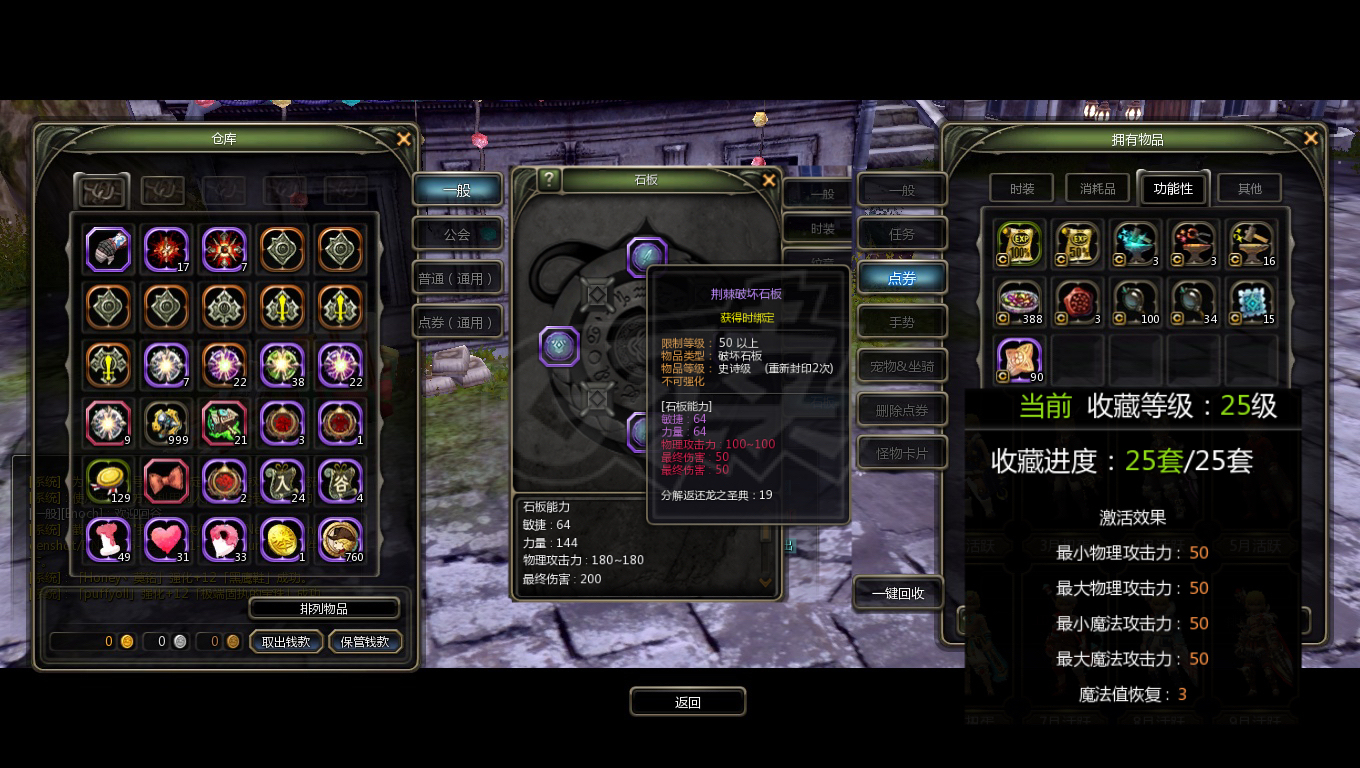Switch to the 其他 inventory tab
1360x768 pixels.
(1249, 188)
